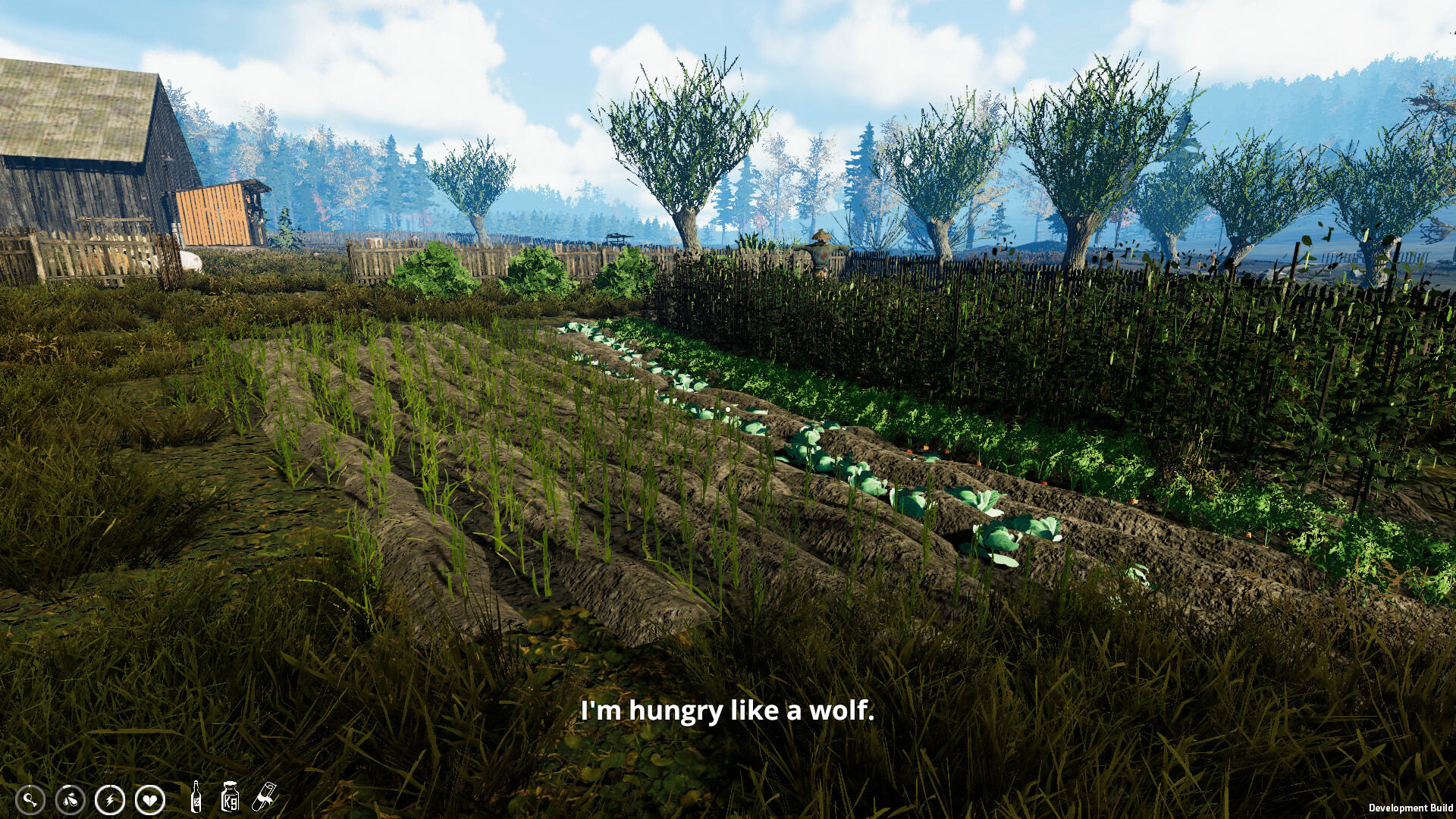Click the center crosshair dot reticle
Screen dimensions: 1456x819
[x=727, y=408]
